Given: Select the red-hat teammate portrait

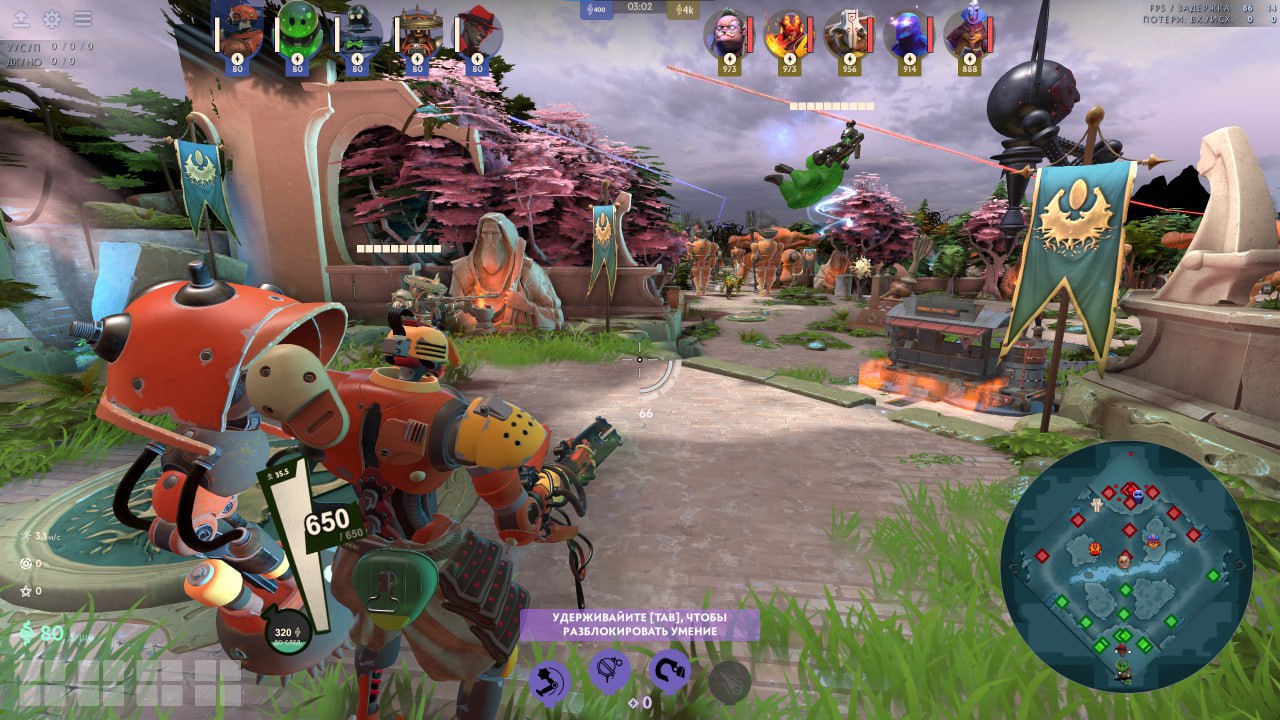Looking at the screenshot, I should click(x=477, y=32).
